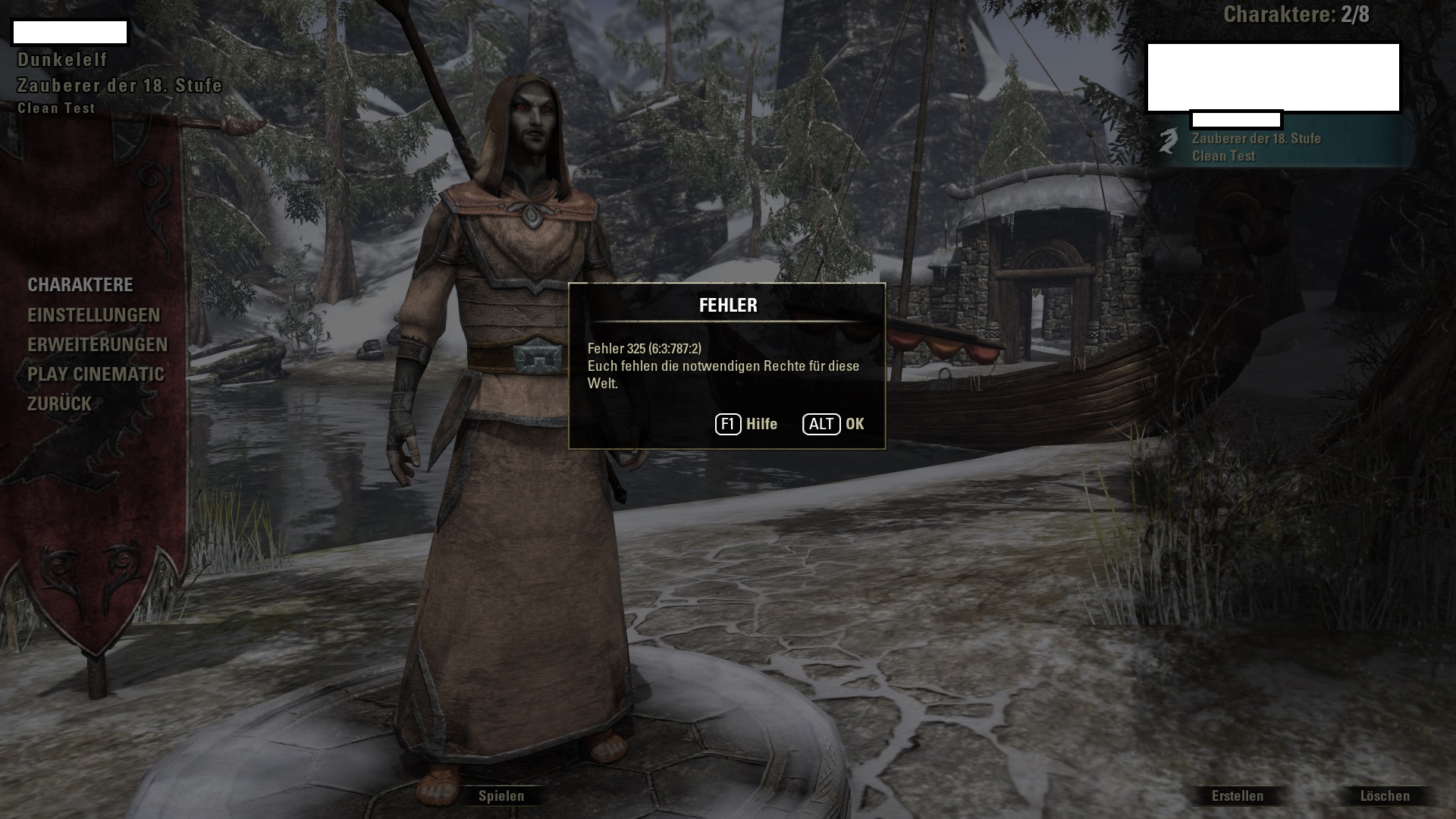
Task: Select the Erweiterungen menu entry
Action: (98, 344)
